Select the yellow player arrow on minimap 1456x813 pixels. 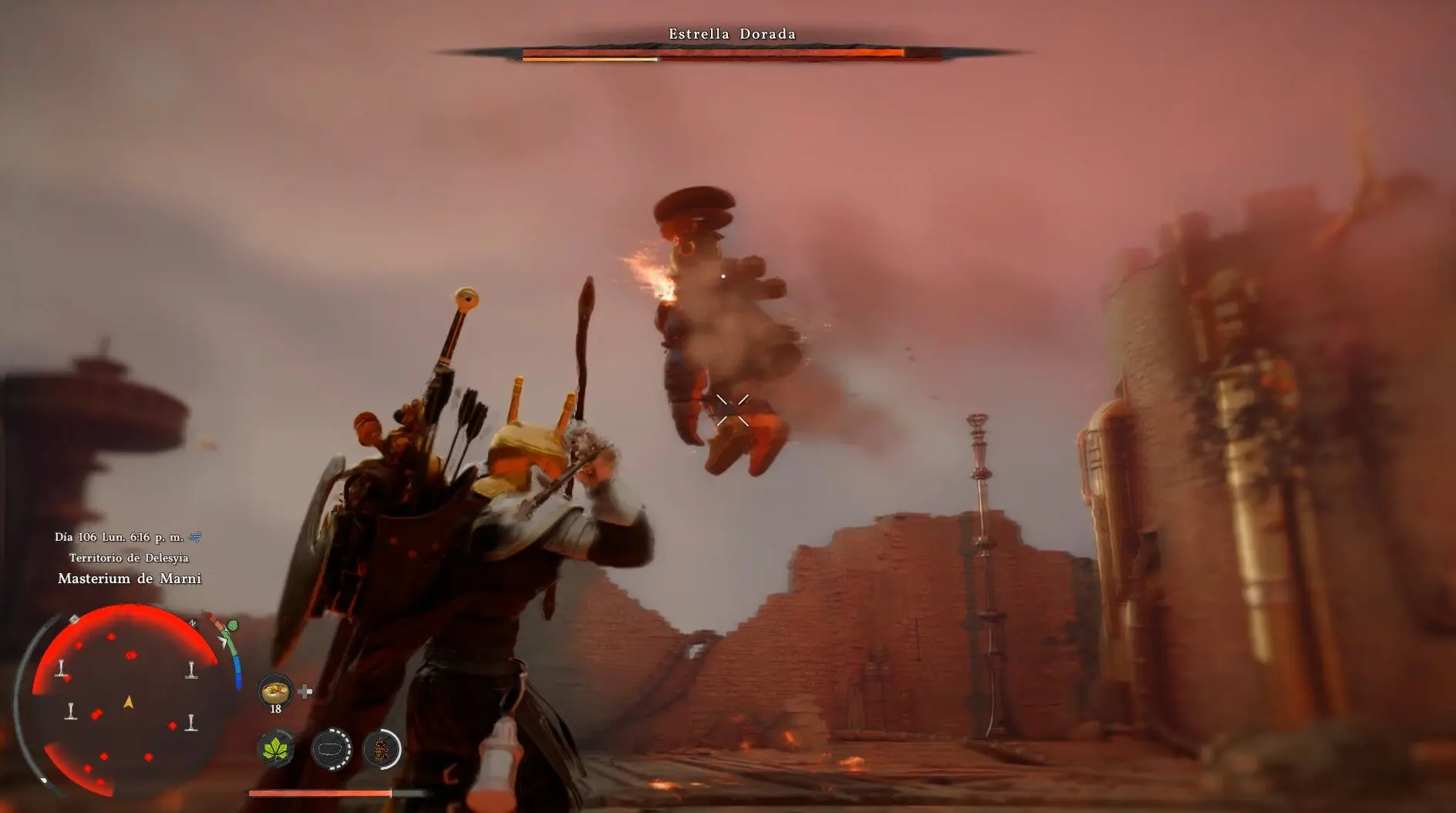(x=128, y=701)
